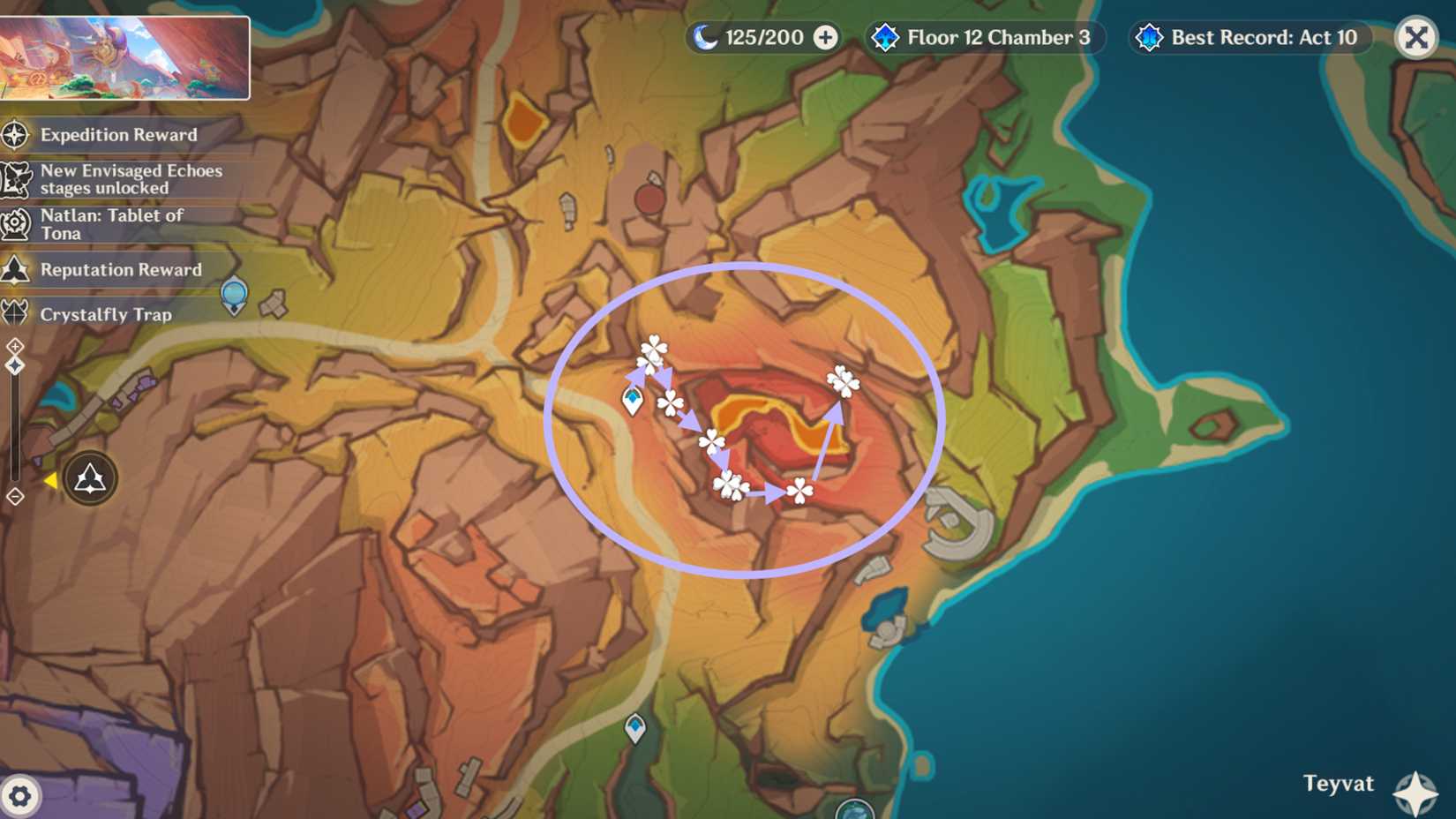This screenshot has height=819, width=1456.
Task: Click the Natlan: Tablet of Tona icon
Action: (x=14, y=223)
